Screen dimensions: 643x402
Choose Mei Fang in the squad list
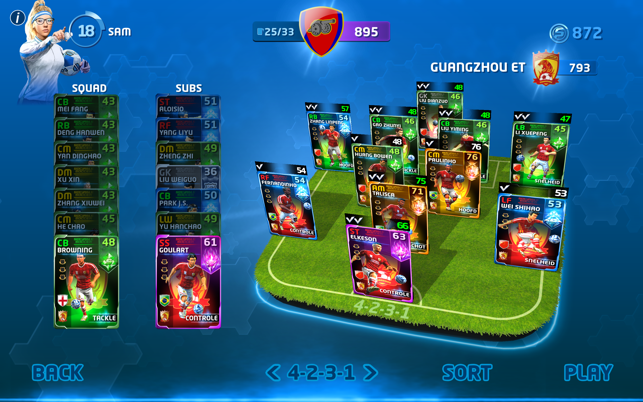tap(86, 106)
